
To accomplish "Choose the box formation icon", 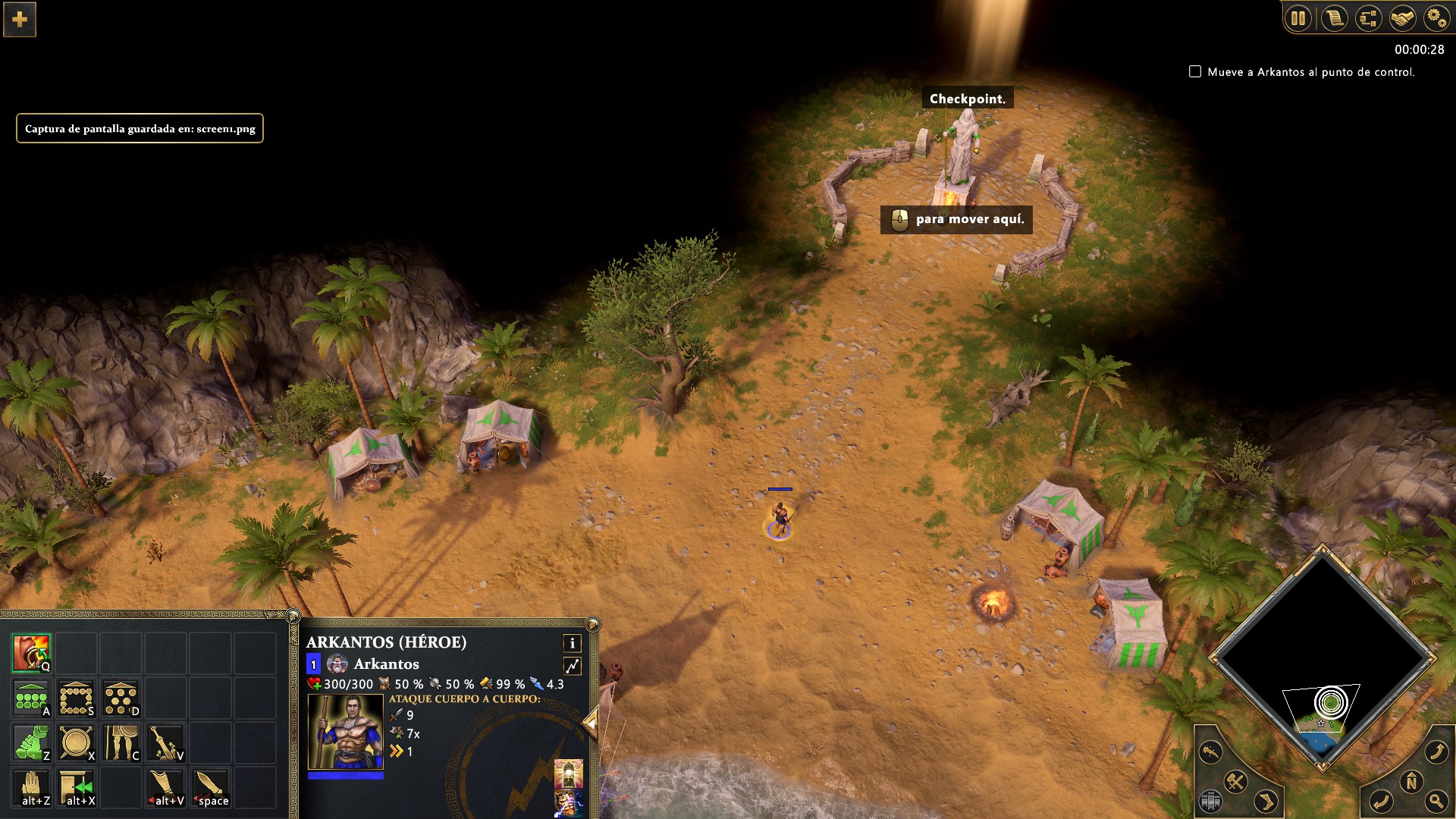I will [77, 698].
